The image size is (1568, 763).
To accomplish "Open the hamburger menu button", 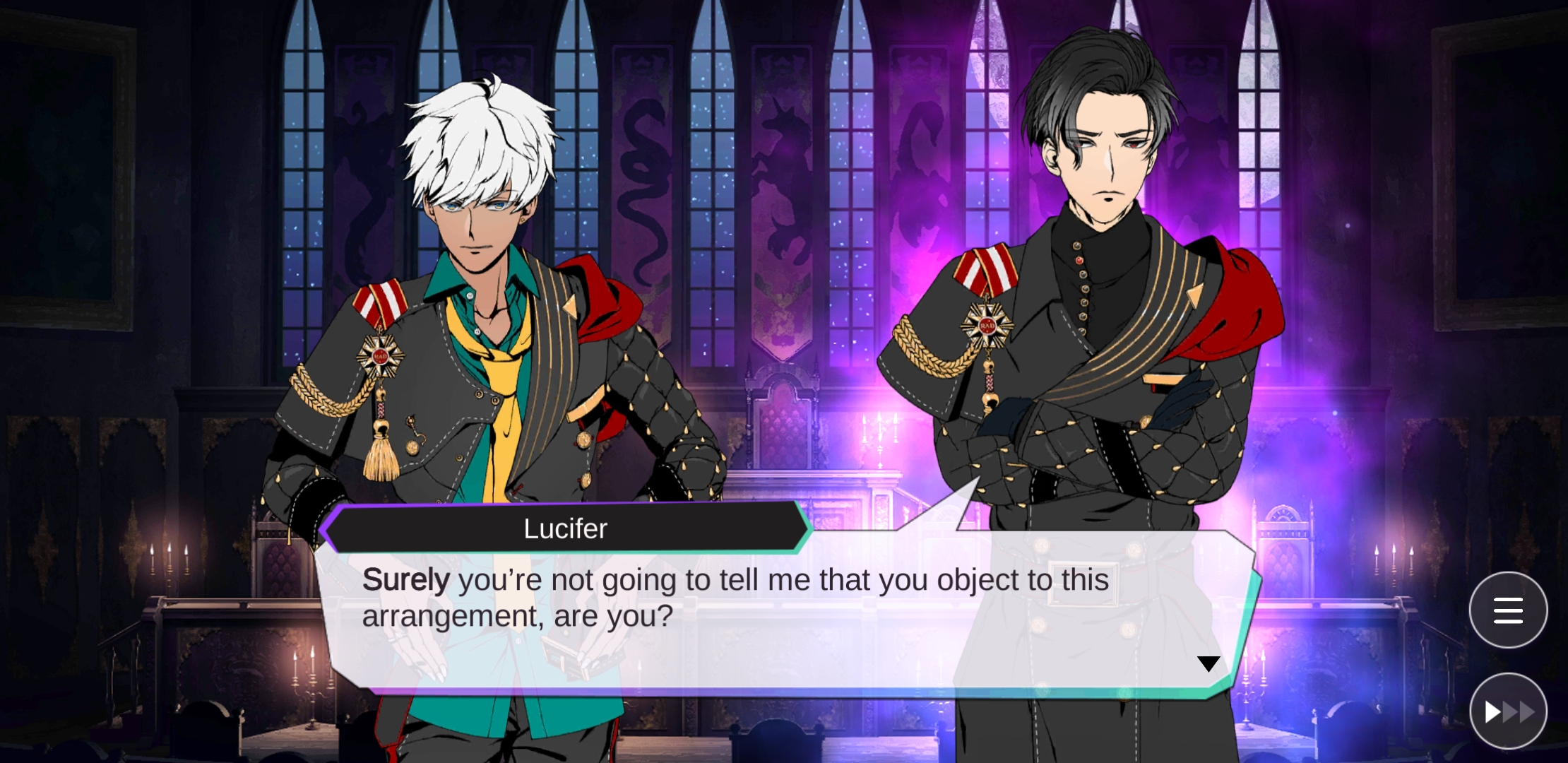I will click(1508, 610).
